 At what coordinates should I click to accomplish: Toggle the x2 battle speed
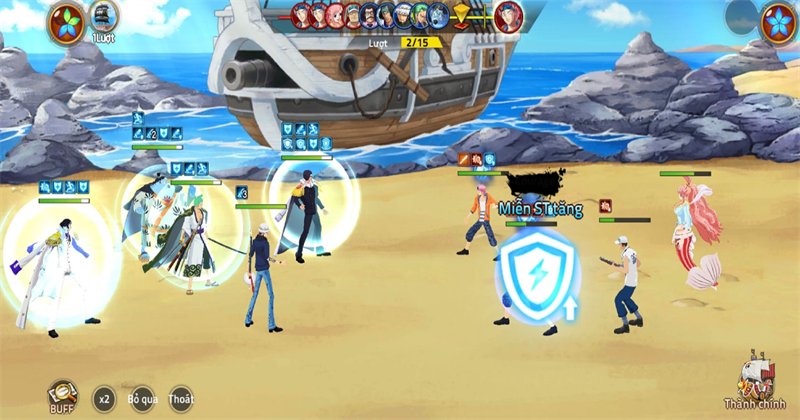click(x=104, y=397)
